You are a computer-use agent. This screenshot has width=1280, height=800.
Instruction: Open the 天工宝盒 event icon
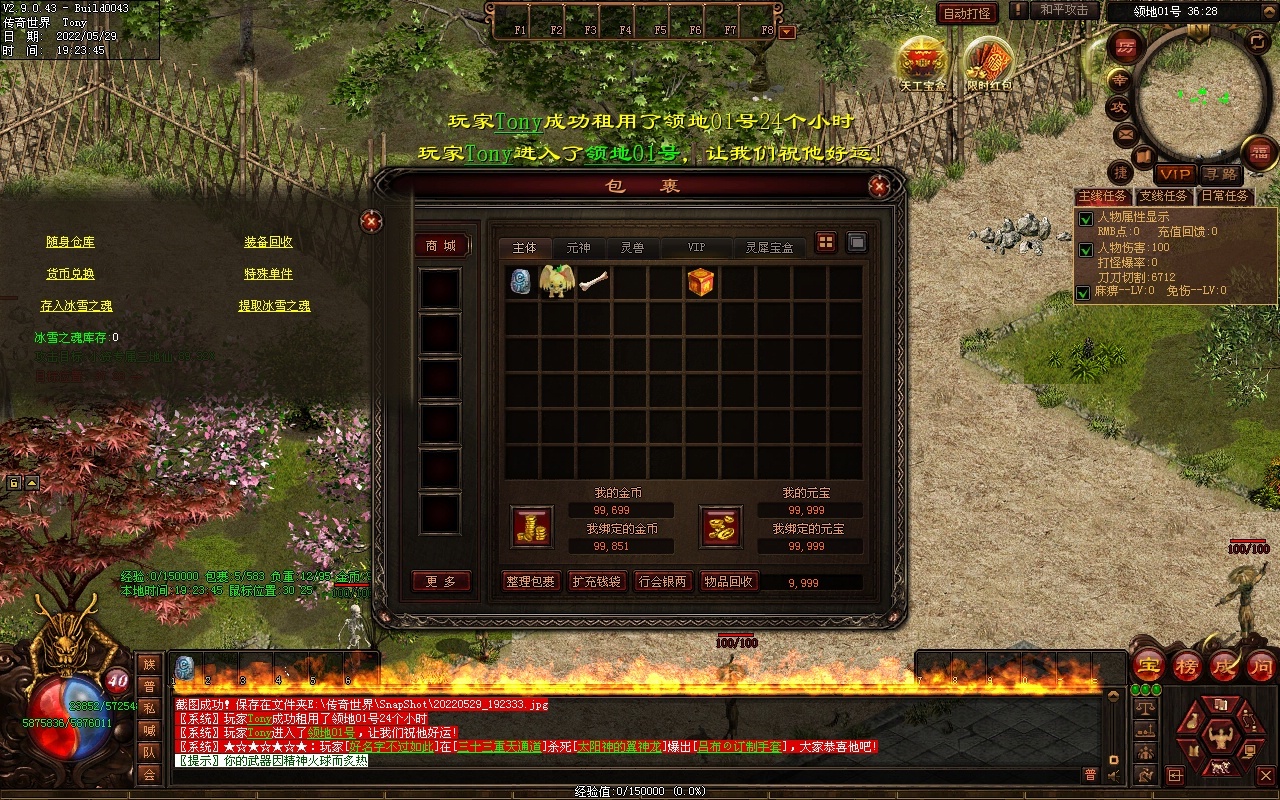coord(922,62)
